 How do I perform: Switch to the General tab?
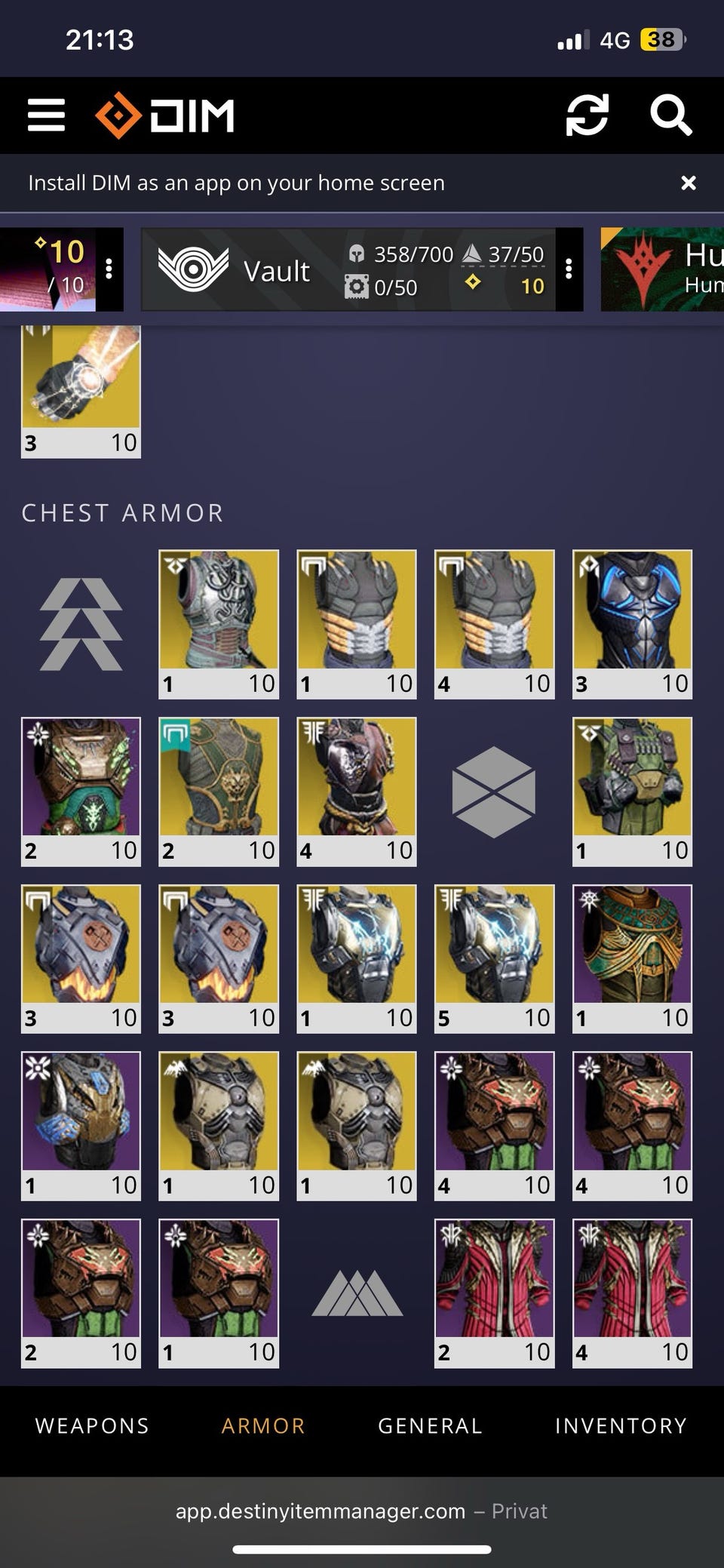pos(430,1425)
